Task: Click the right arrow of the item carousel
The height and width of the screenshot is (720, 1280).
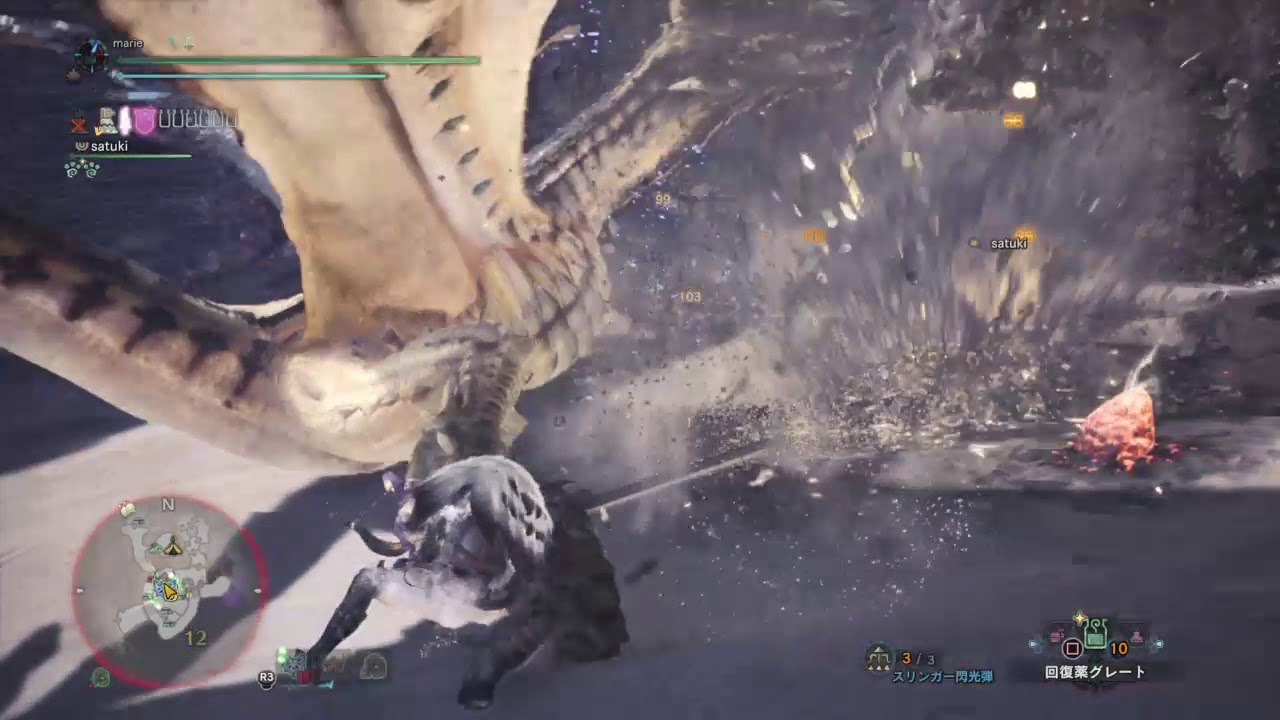Action: point(1157,643)
